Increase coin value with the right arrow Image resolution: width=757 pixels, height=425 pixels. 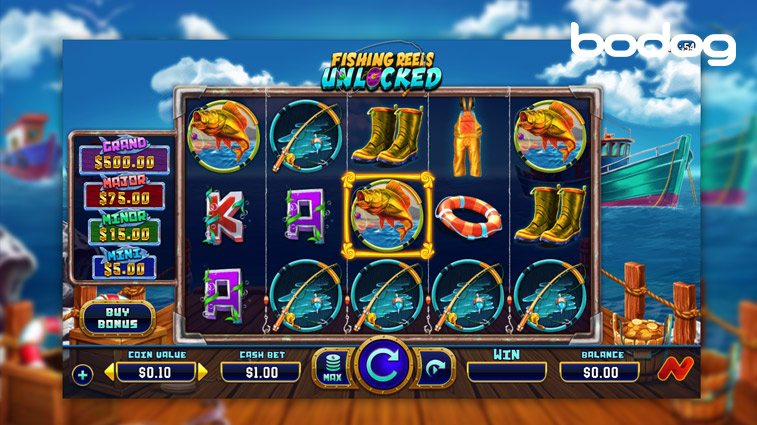tap(204, 372)
